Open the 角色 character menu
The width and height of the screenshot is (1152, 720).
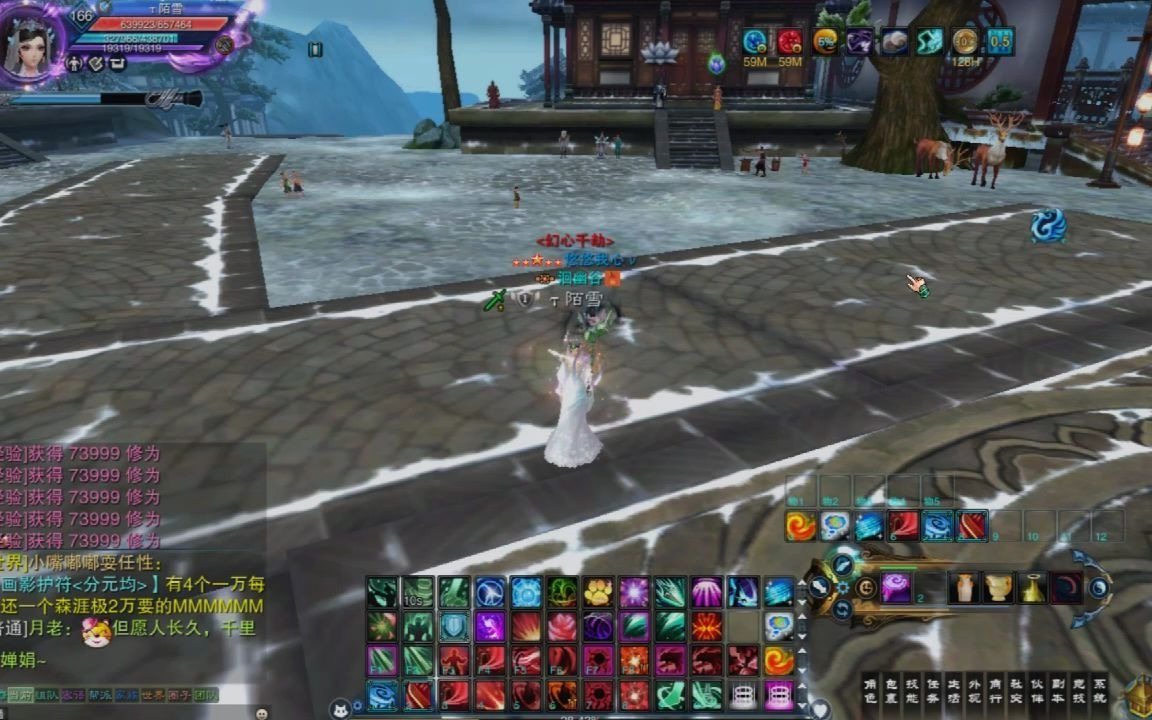pyautogui.click(x=873, y=692)
